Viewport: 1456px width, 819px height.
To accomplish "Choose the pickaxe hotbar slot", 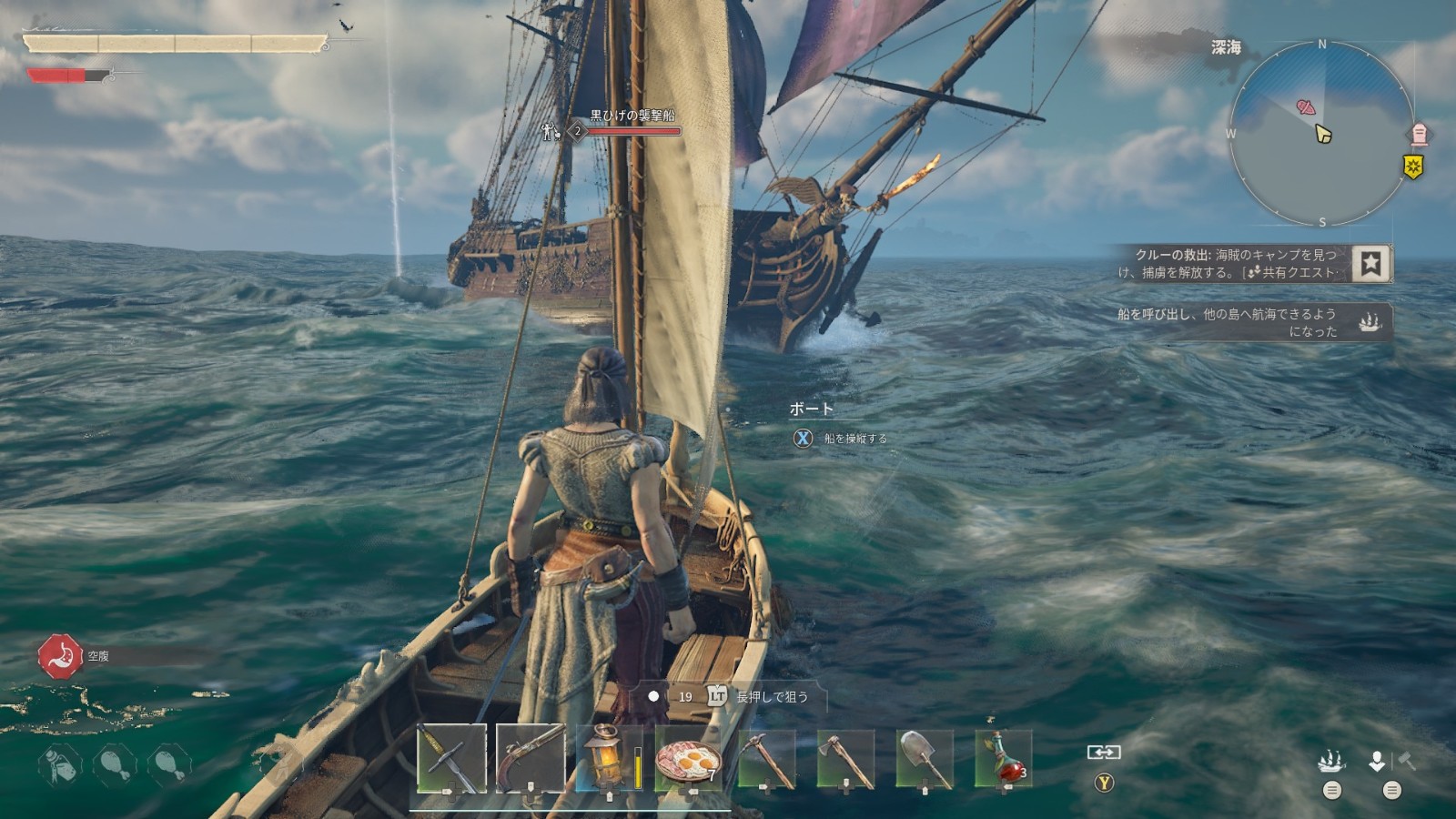I will pyautogui.click(x=767, y=758).
